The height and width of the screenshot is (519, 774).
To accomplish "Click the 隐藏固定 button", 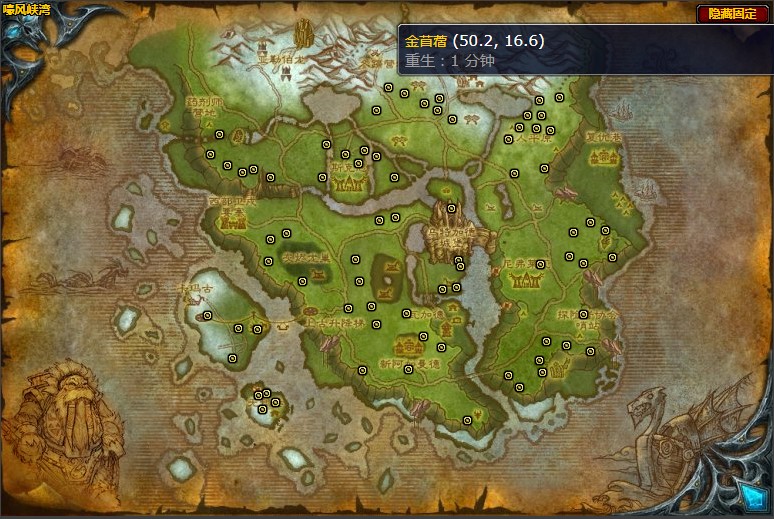I will click(732, 14).
